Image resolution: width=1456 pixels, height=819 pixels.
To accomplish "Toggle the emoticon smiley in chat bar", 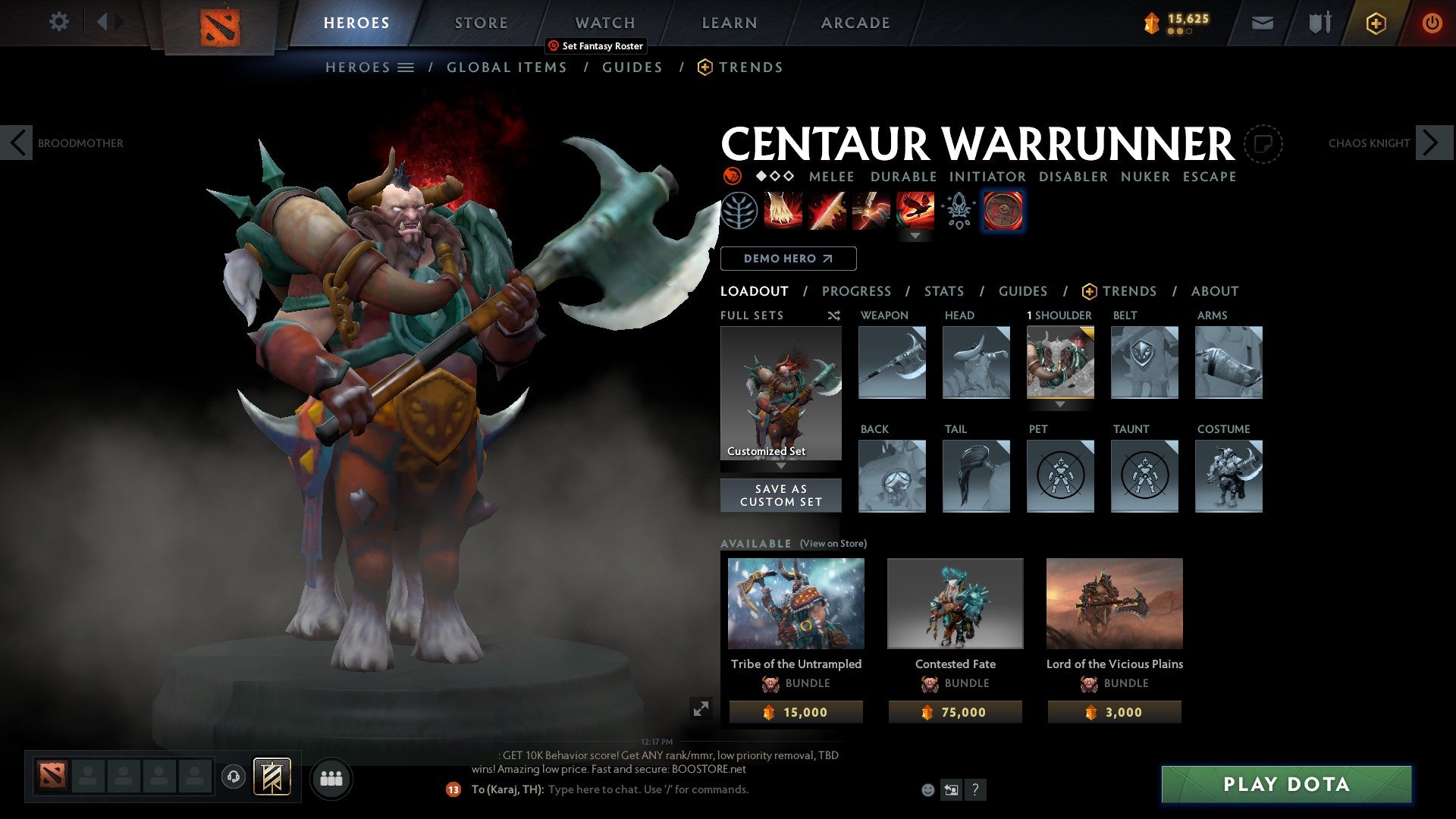I will click(x=927, y=789).
